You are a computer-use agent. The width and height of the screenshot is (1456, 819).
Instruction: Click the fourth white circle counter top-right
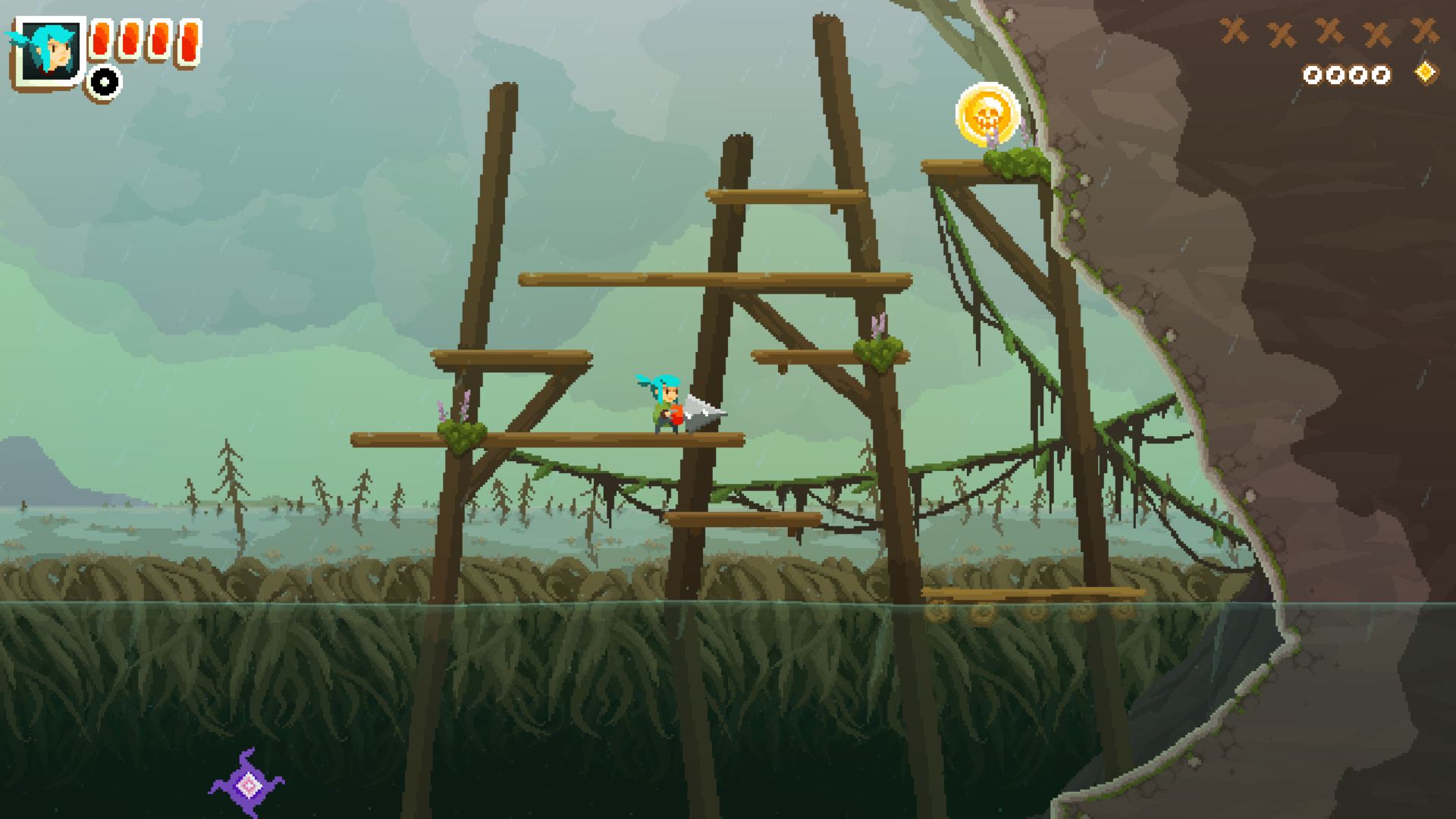point(1382,76)
